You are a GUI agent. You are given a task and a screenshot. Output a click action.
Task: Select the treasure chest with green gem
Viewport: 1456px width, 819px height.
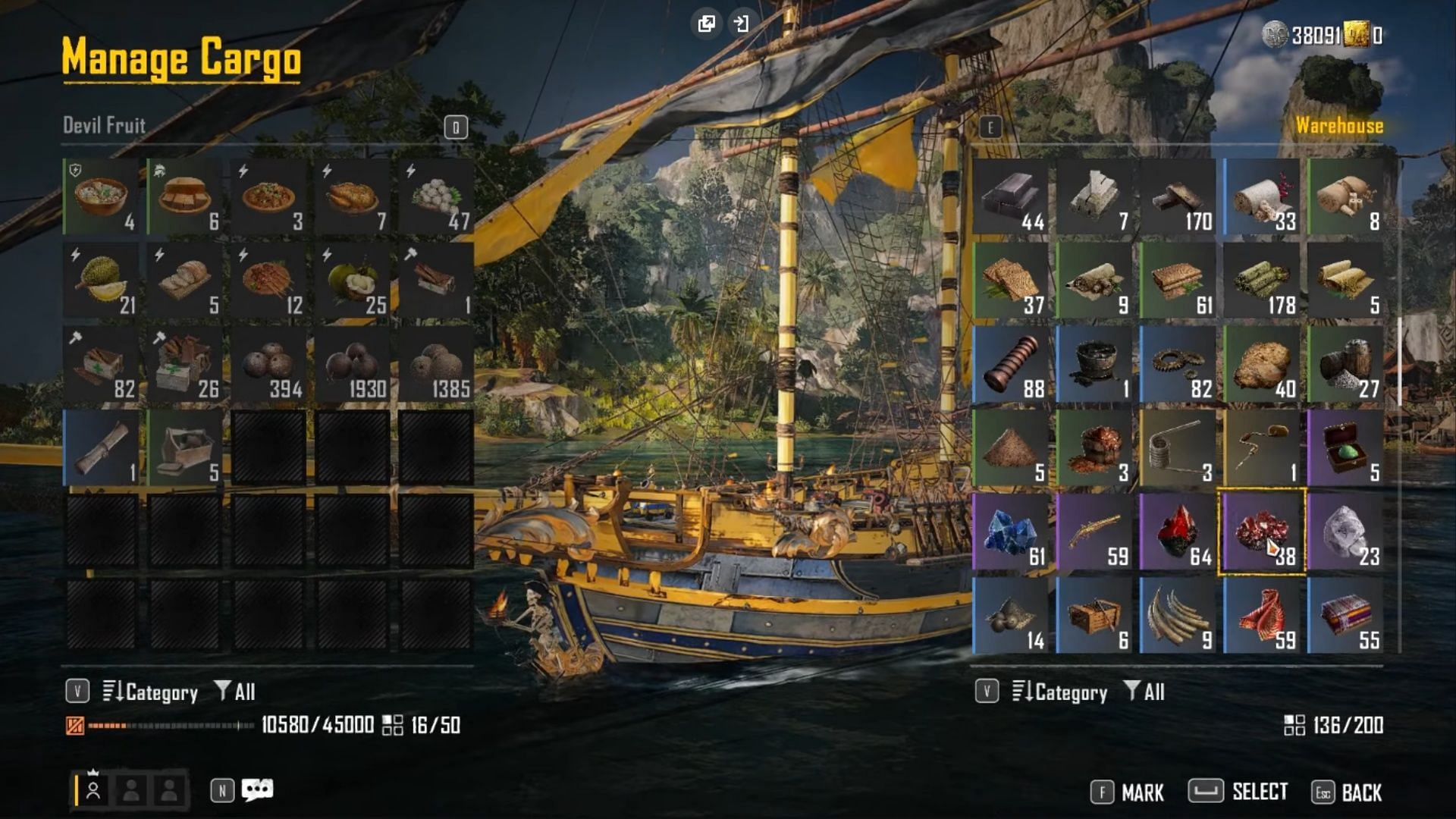(x=1345, y=448)
